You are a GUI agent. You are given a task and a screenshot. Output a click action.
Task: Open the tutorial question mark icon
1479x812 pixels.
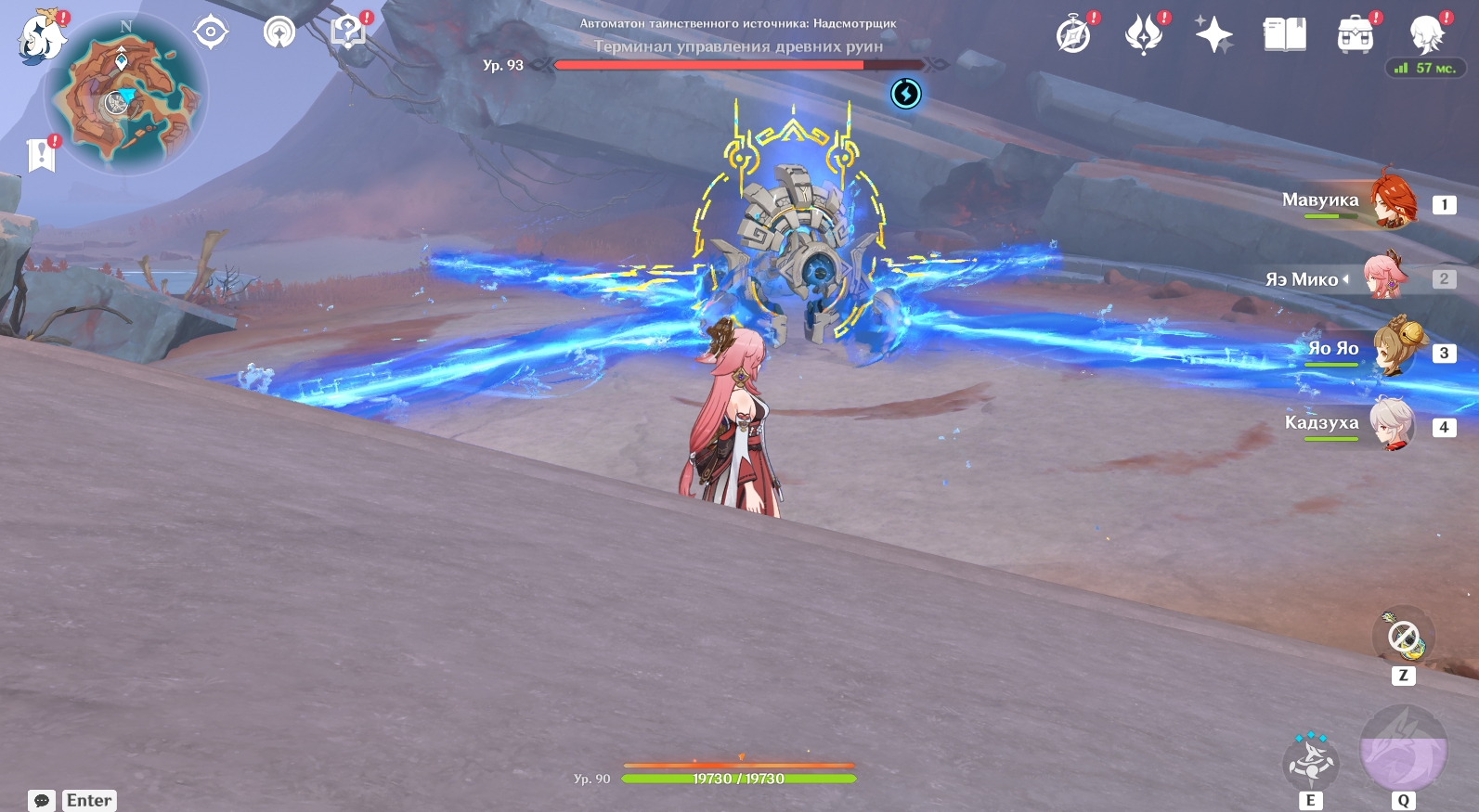(x=348, y=32)
